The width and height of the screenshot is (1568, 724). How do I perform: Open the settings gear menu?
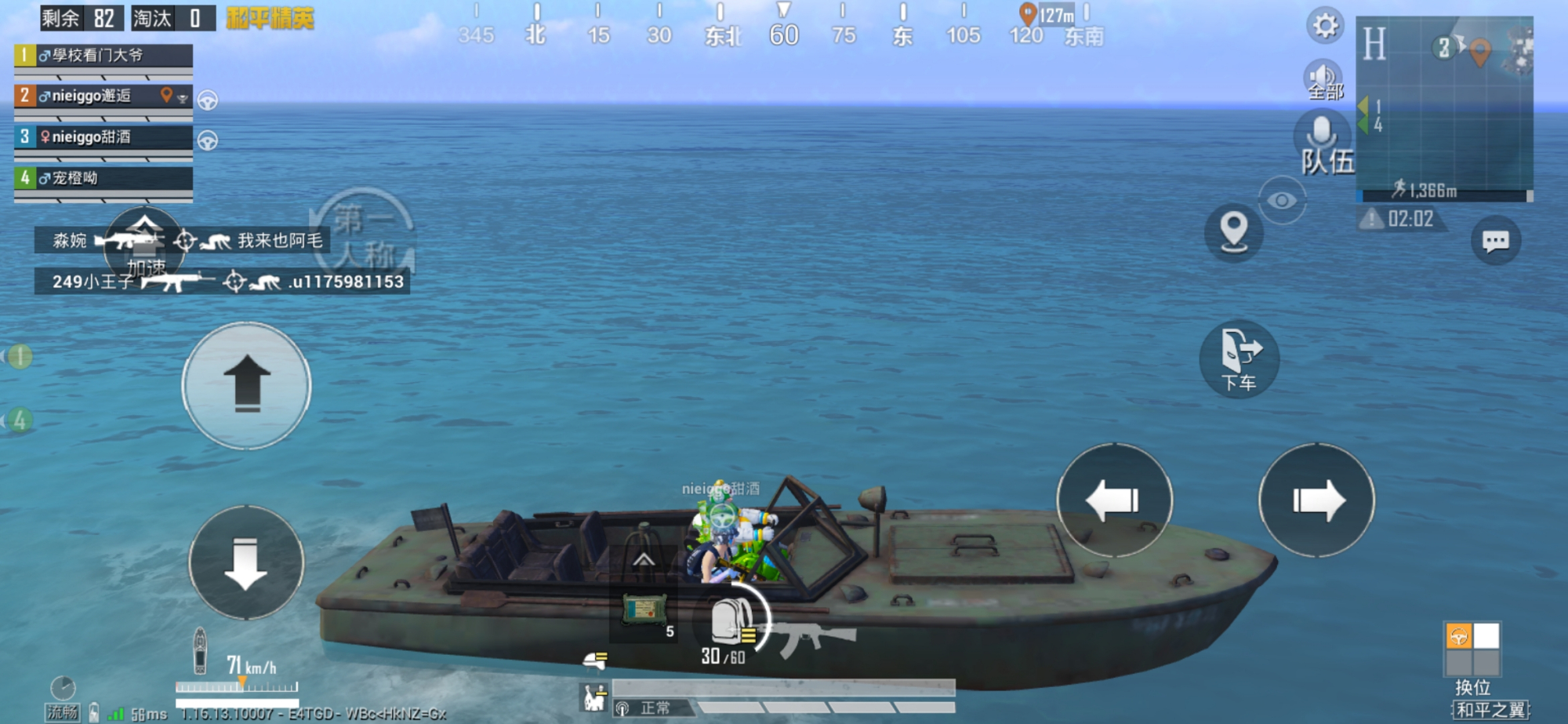pos(1325,26)
